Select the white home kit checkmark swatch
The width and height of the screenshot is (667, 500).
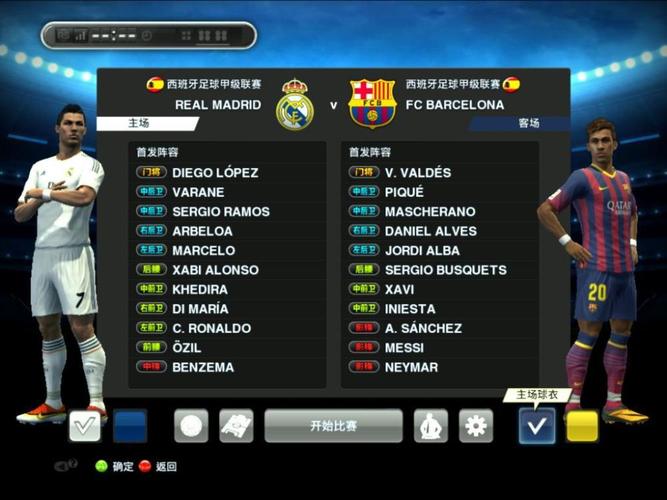[84, 426]
